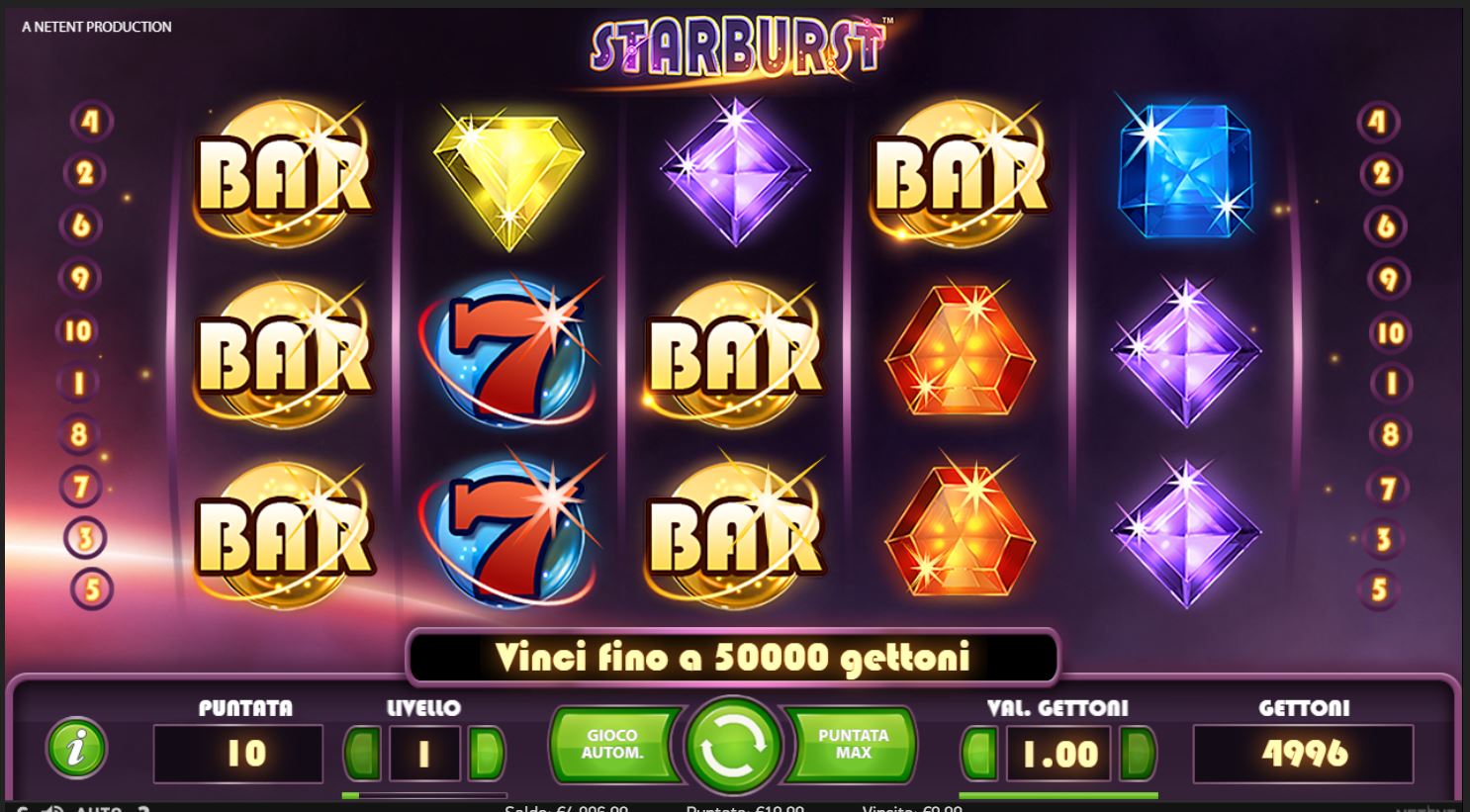Viewport: 1470px width, 812px height.
Task: Start Gioco Autom. autoplay
Action: [x=613, y=745]
